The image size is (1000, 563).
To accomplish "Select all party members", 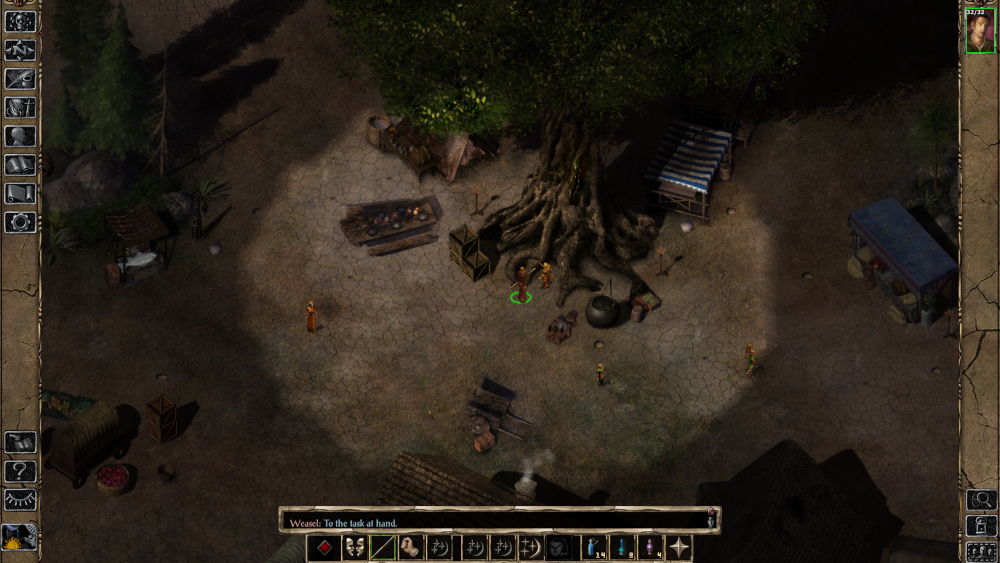I will tap(980, 551).
